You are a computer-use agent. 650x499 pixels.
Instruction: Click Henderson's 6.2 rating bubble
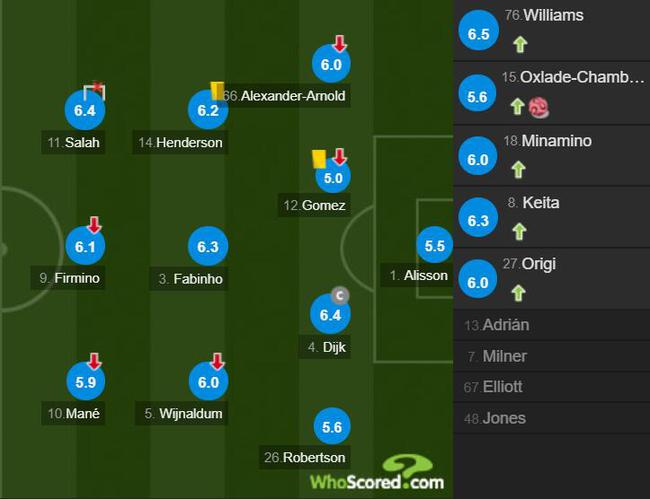click(208, 110)
